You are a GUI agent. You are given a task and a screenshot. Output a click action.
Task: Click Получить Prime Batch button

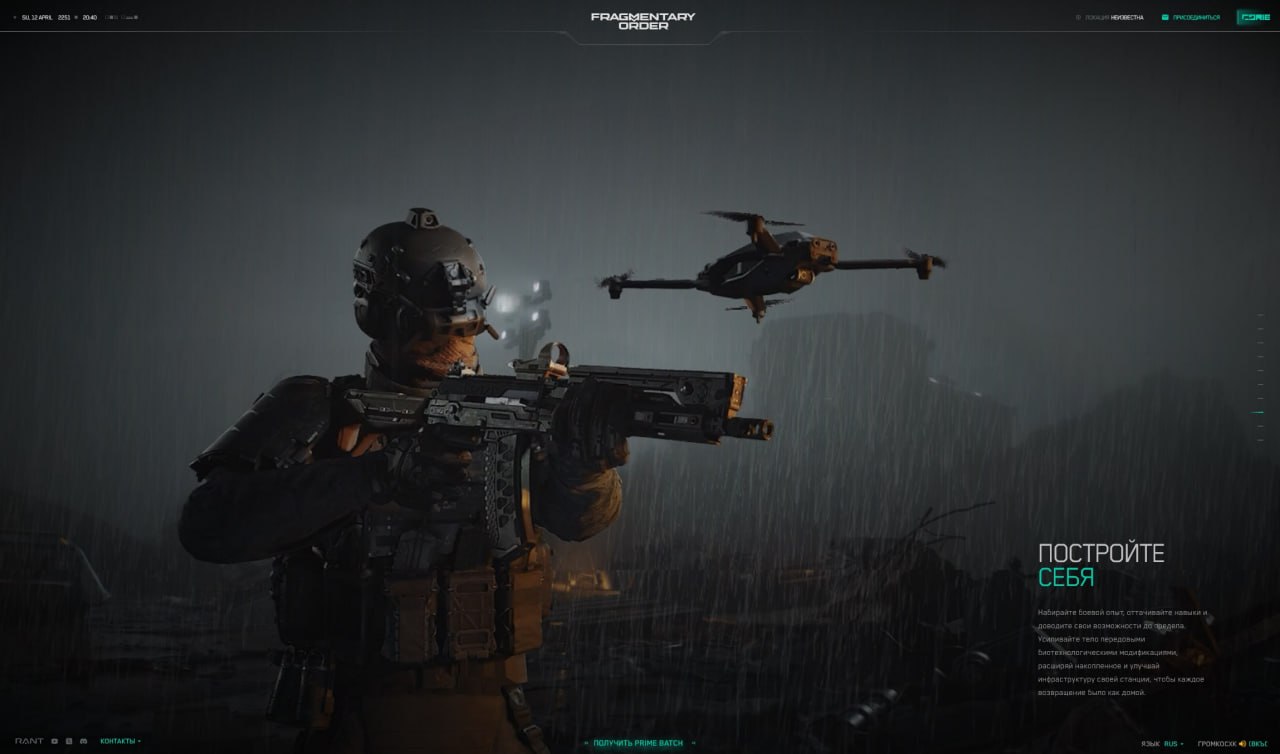[x=639, y=743]
